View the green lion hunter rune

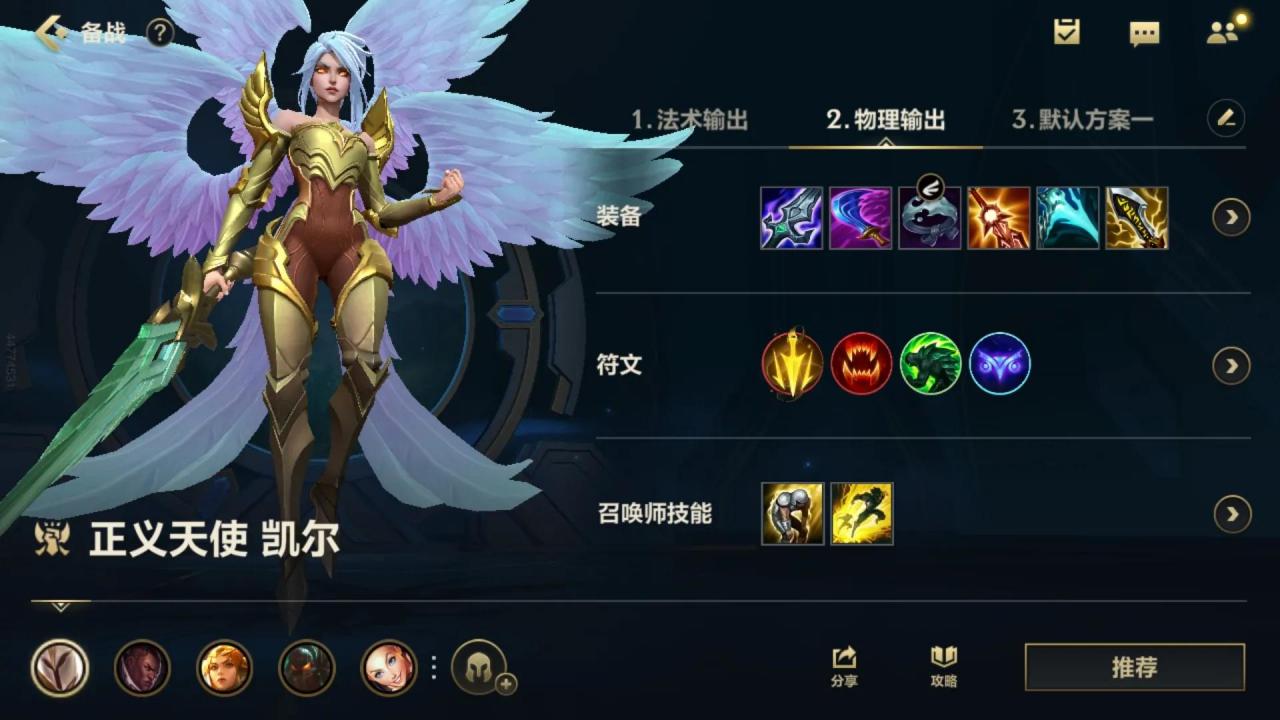[x=932, y=365]
